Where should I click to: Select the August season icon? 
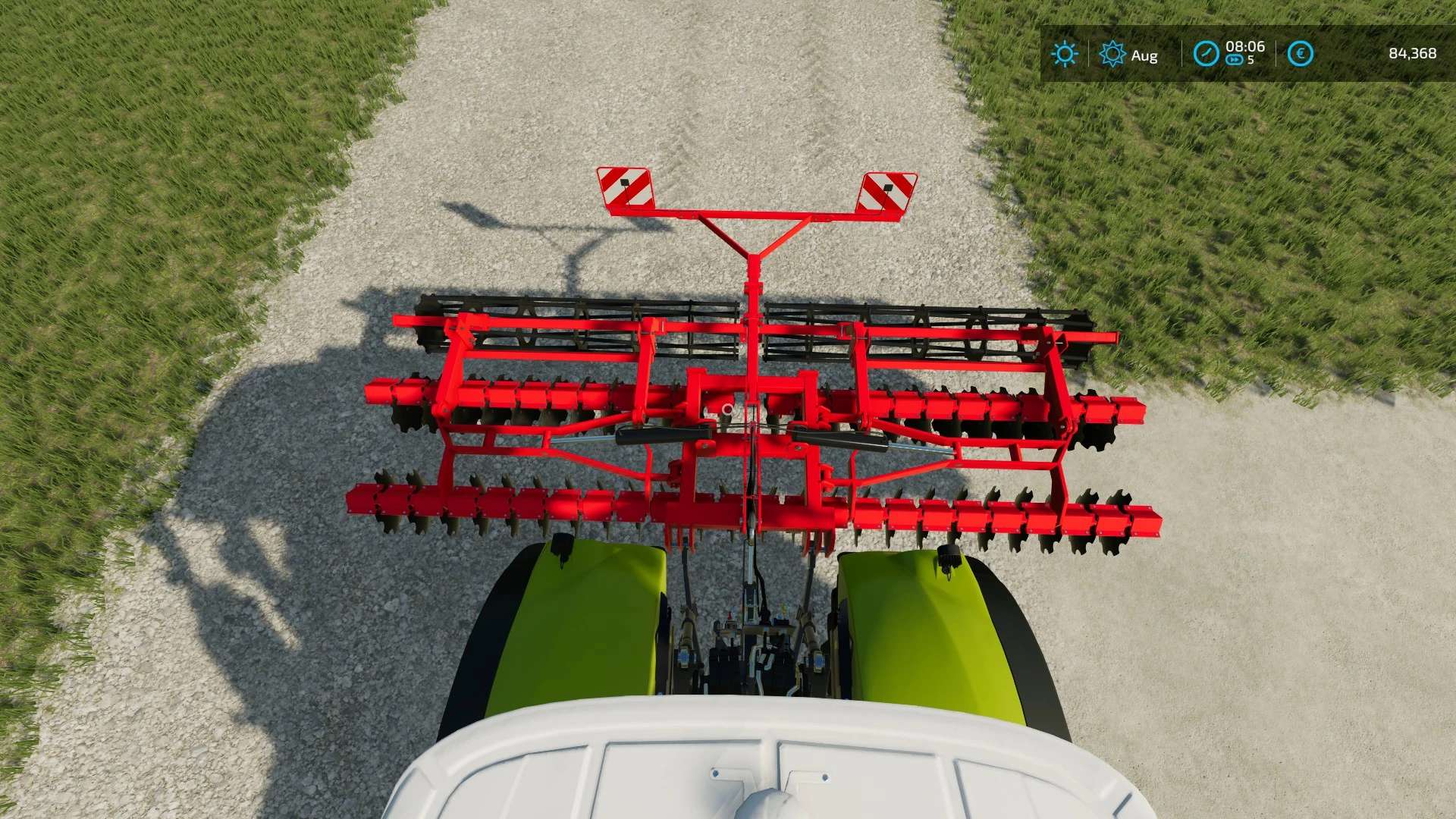[x=1112, y=54]
